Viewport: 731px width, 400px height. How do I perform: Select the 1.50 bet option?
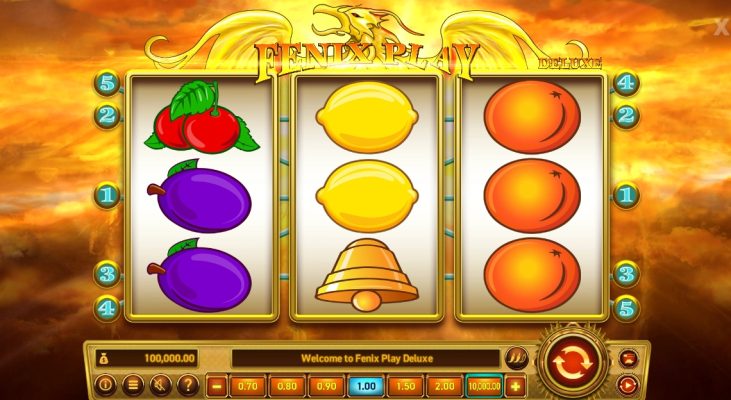click(x=405, y=385)
